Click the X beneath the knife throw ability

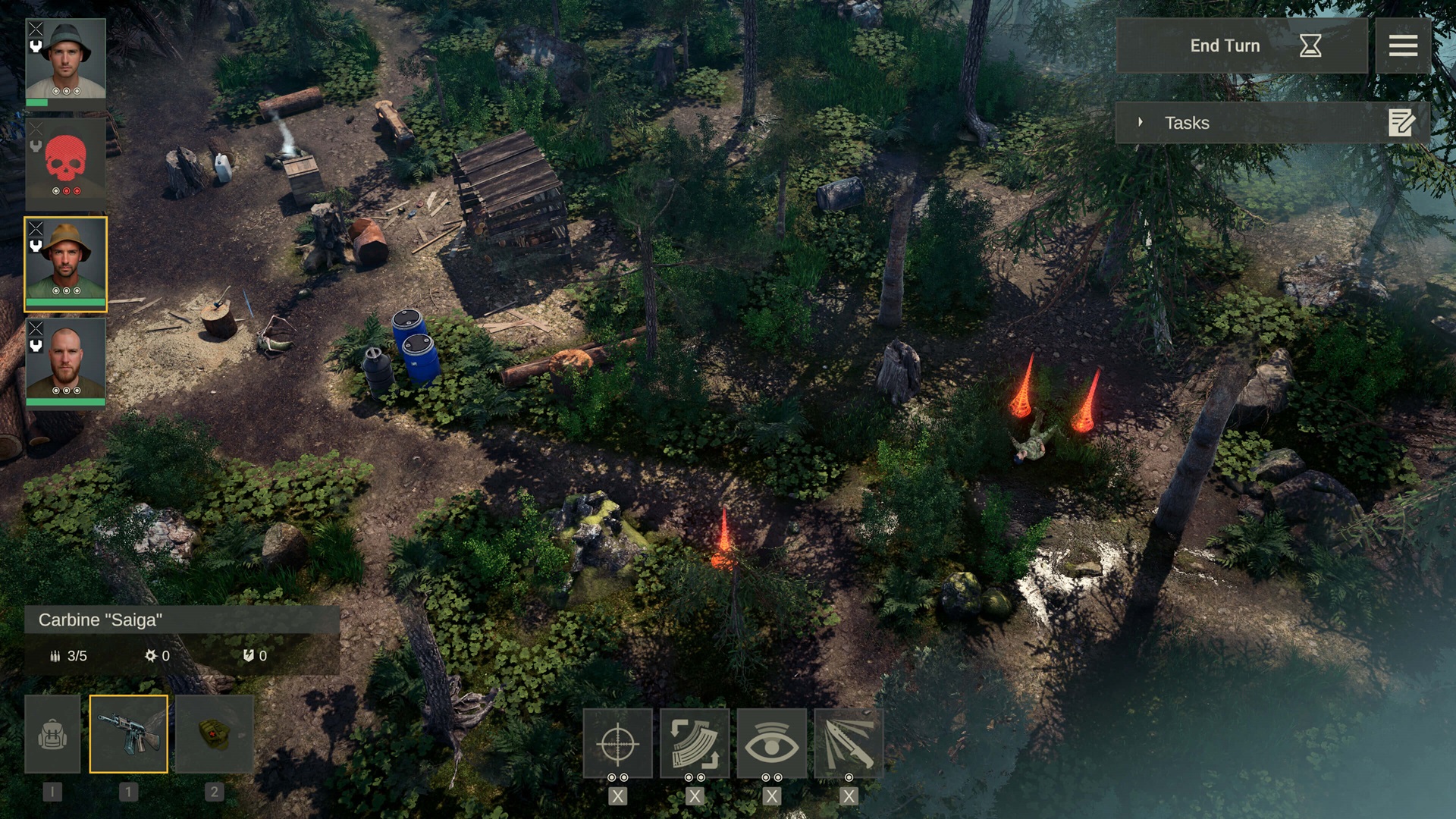pyautogui.click(x=848, y=797)
